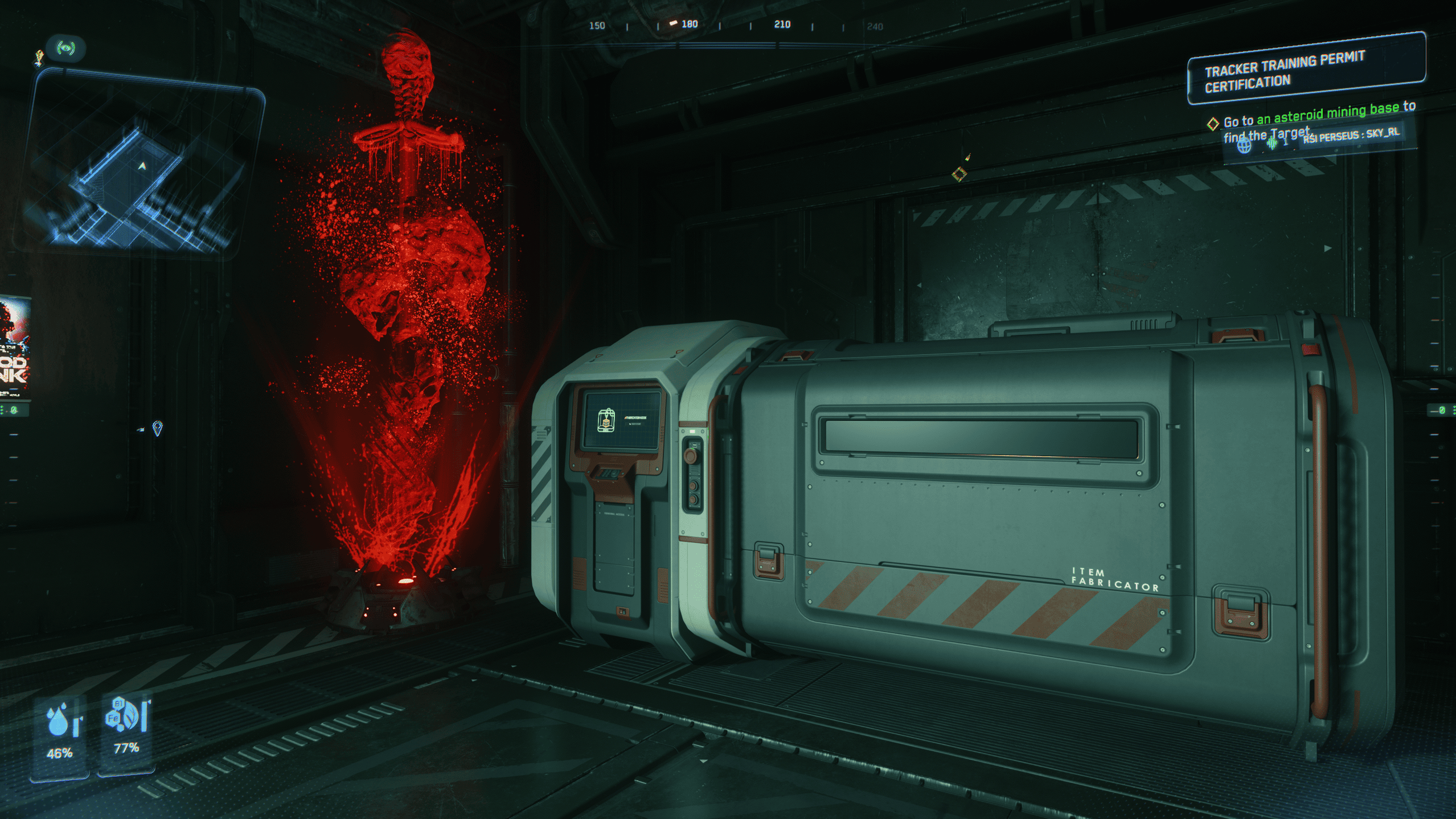
Task: Open the holographic minimap
Action: [x=140, y=166]
